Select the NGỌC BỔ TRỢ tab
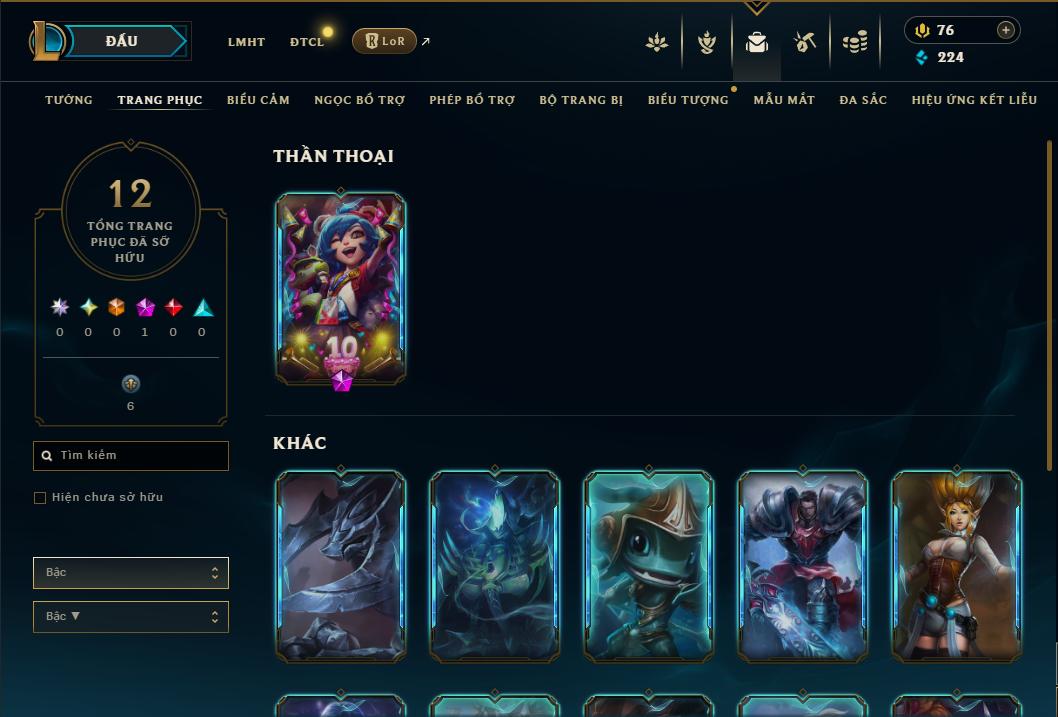This screenshot has width=1058, height=717. [360, 100]
